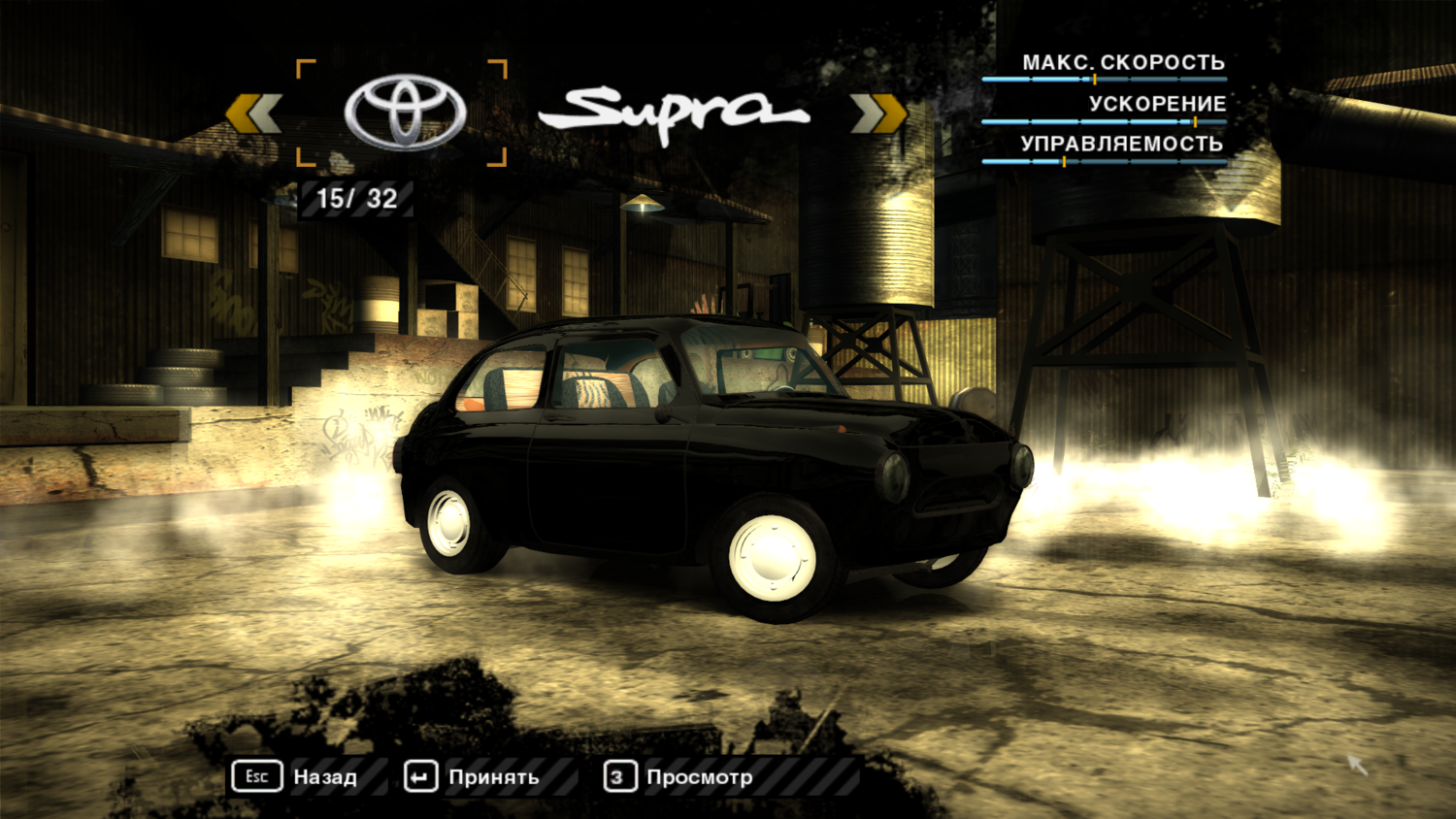This screenshot has height=819, width=1456.
Task: Go to the previous car with left arrow
Action: click(253, 114)
